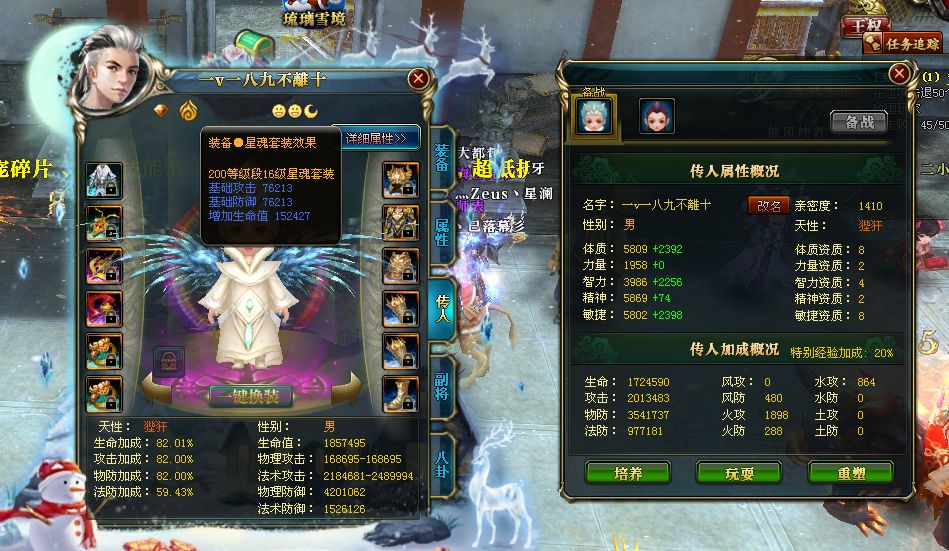Open the 任务追踪 quest tracker

pyautogui.click(x=904, y=42)
